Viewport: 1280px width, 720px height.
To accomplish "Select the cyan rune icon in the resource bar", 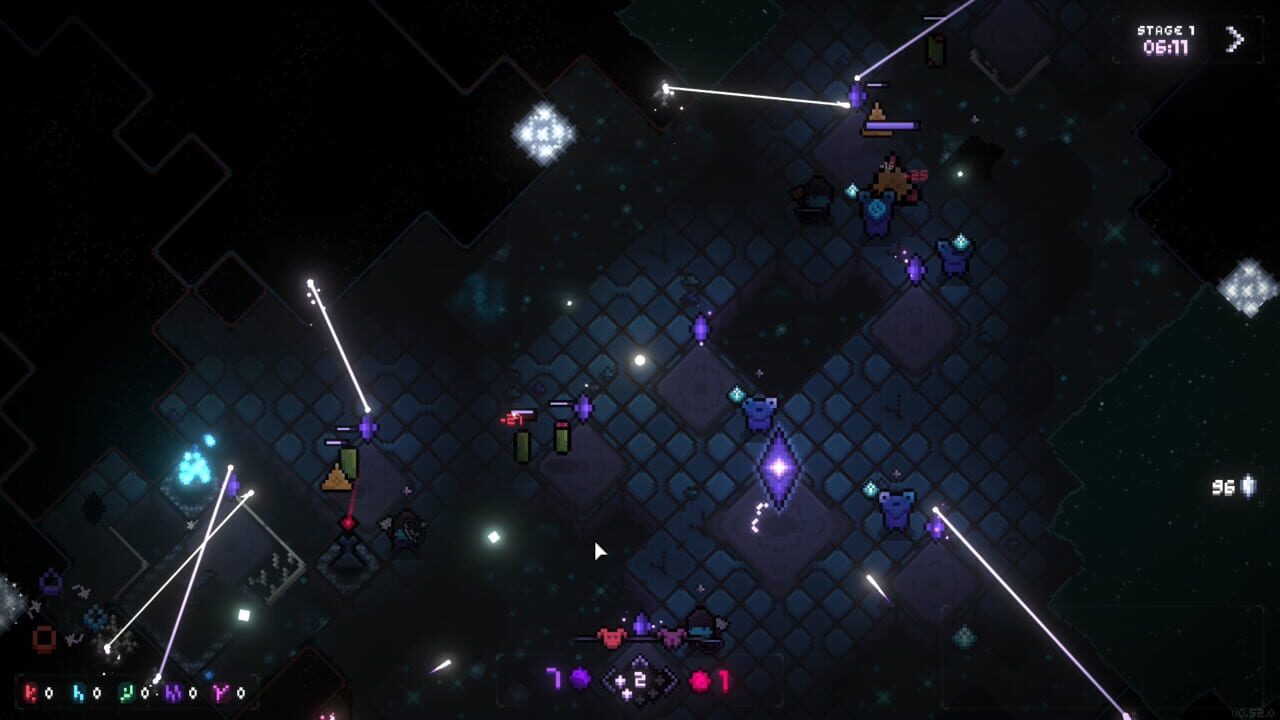I will point(77,693).
